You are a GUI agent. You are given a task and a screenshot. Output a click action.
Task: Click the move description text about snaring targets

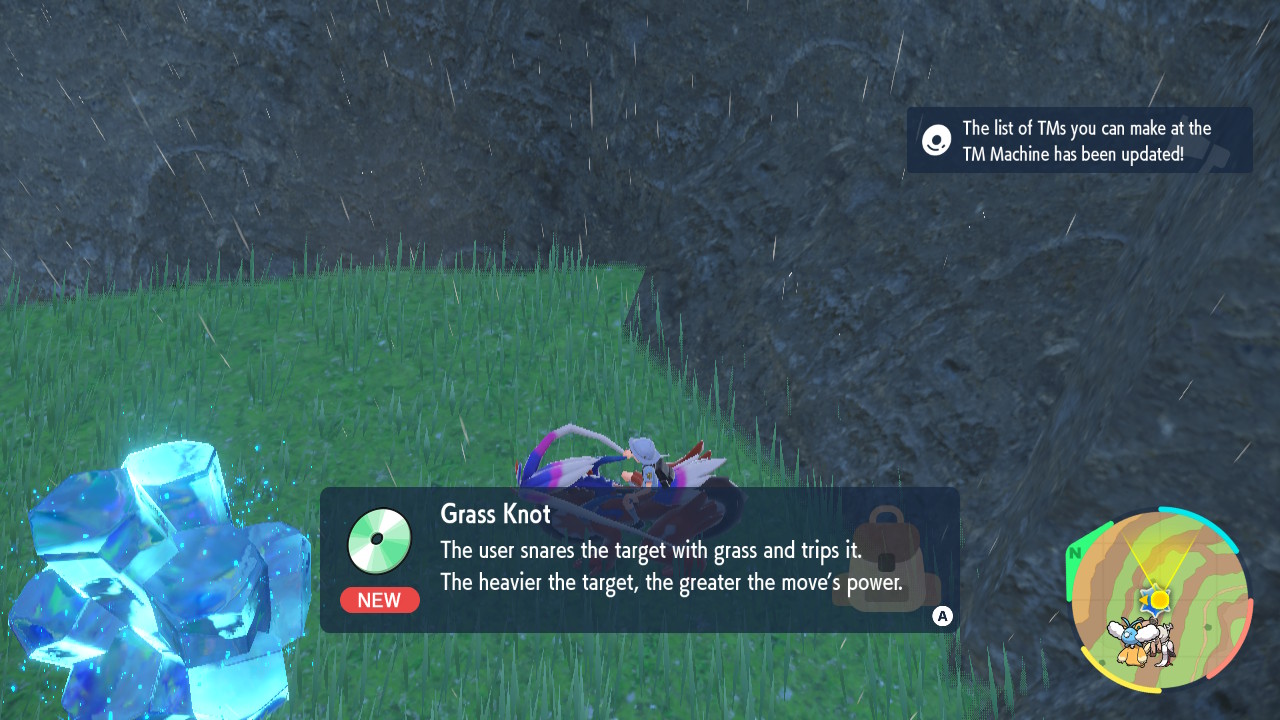tap(650, 551)
